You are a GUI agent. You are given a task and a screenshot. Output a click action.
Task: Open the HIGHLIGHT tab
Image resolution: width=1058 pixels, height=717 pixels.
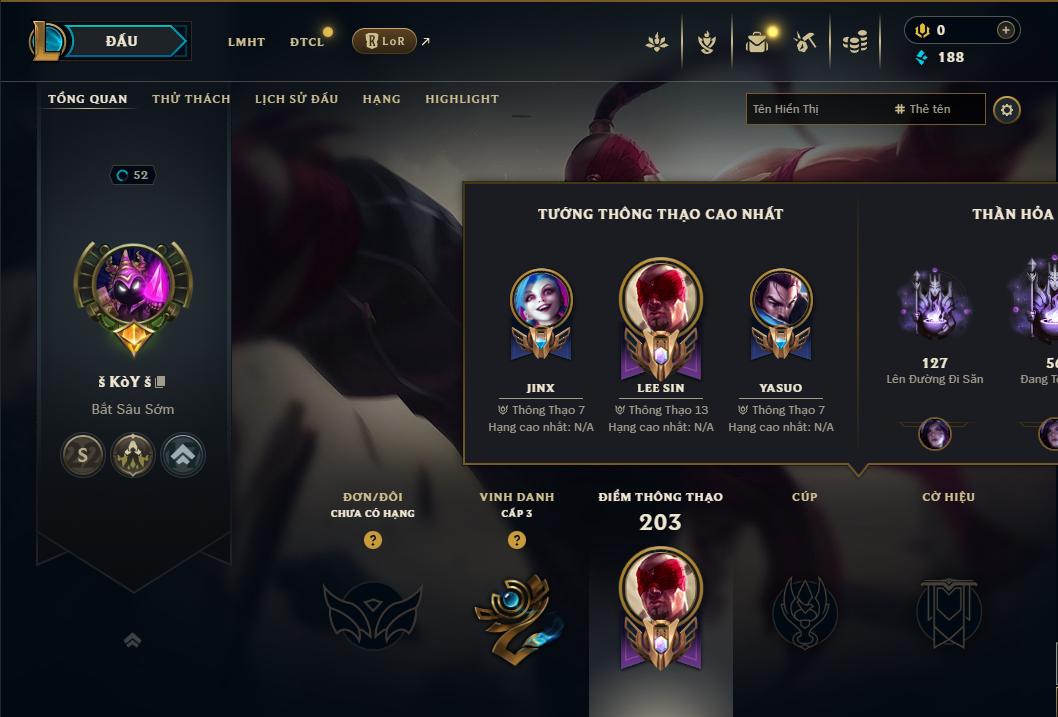coord(462,99)
